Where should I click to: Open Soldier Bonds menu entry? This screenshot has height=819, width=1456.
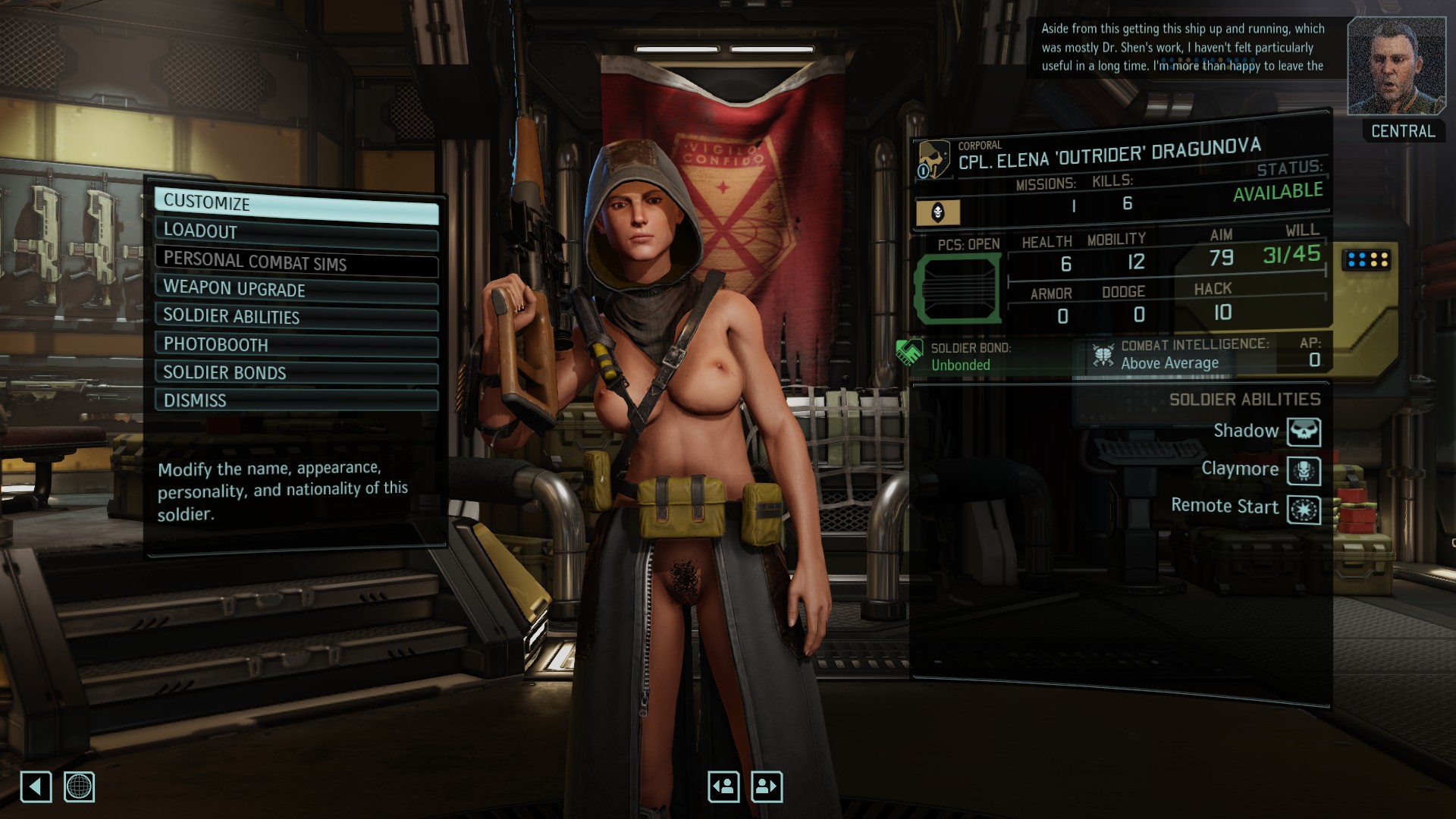pyautogui.click(x=296, y=372)
